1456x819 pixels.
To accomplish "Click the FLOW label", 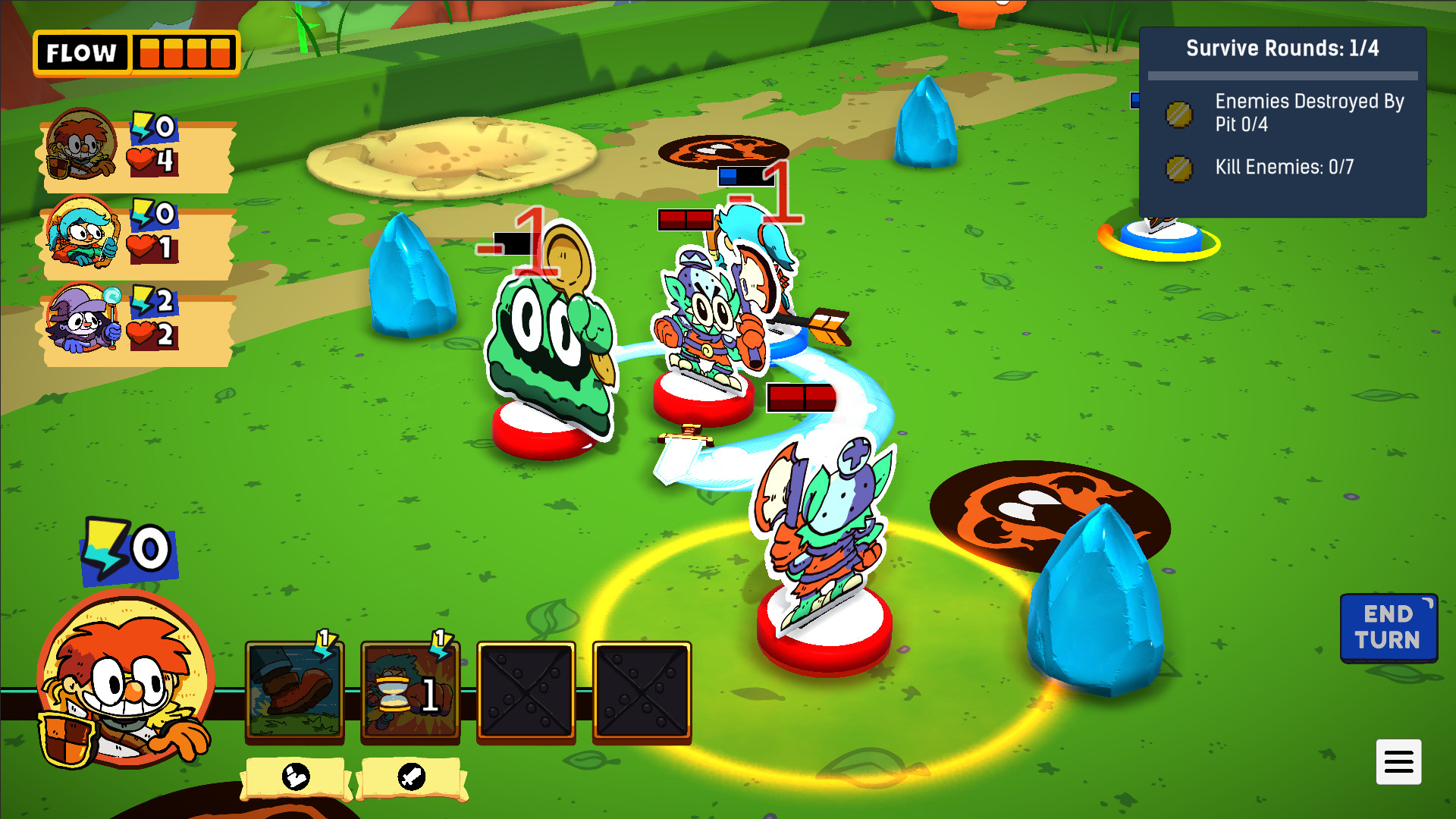I will click(x=80, y=52).
